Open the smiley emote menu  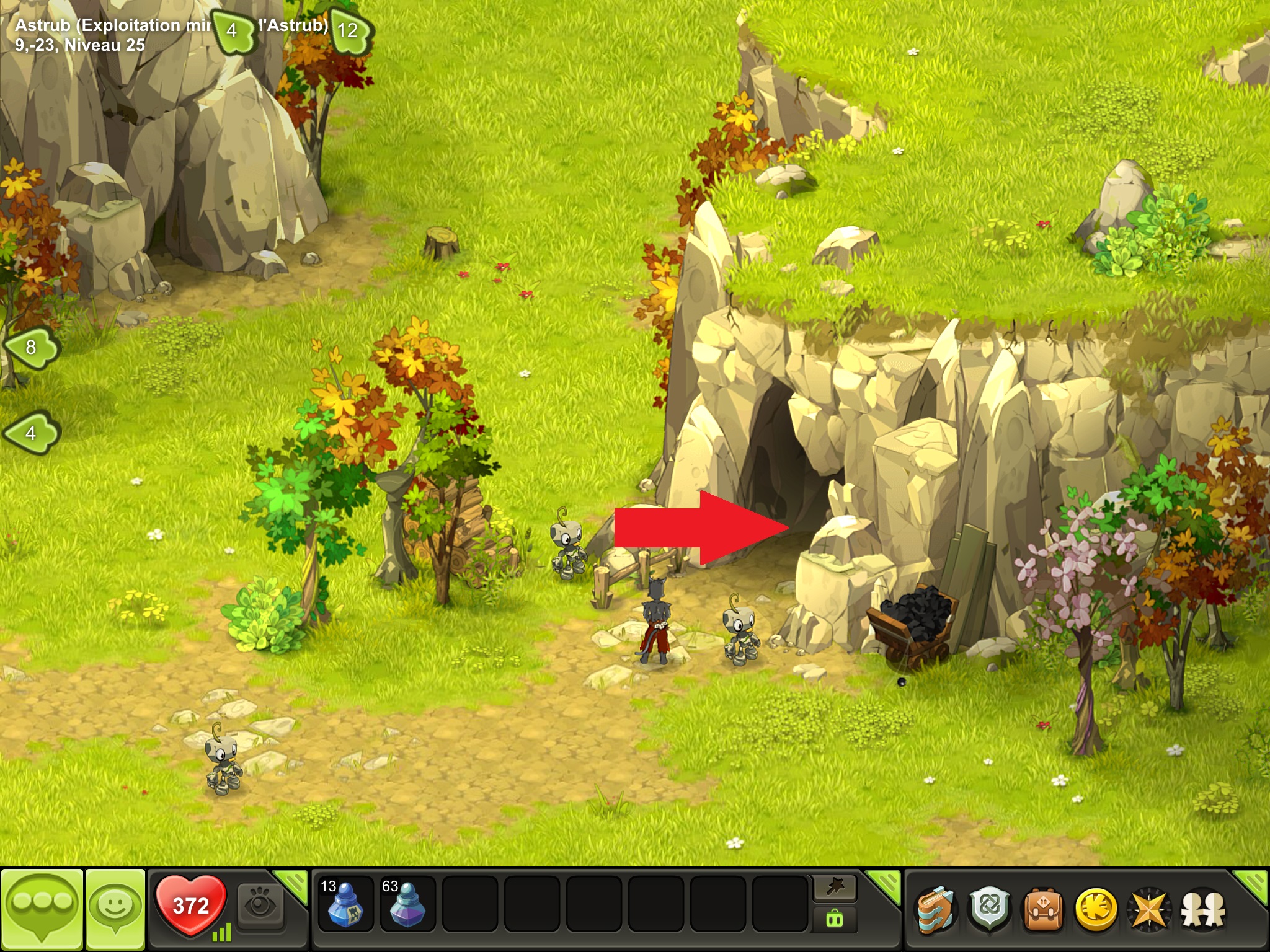(x=115, y=909)
